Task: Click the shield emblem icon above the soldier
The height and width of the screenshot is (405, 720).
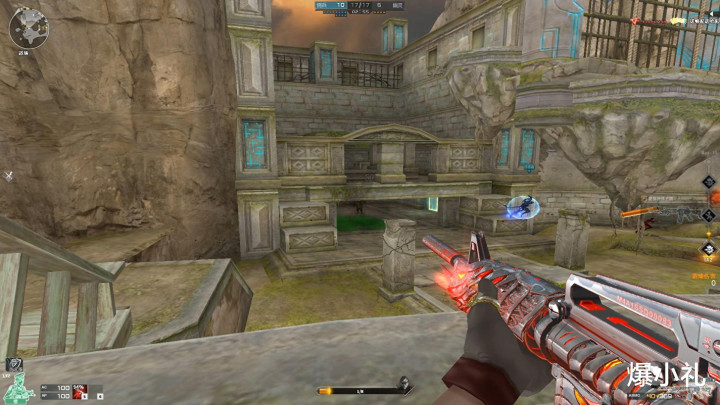Action: click(x=14, y=365)
